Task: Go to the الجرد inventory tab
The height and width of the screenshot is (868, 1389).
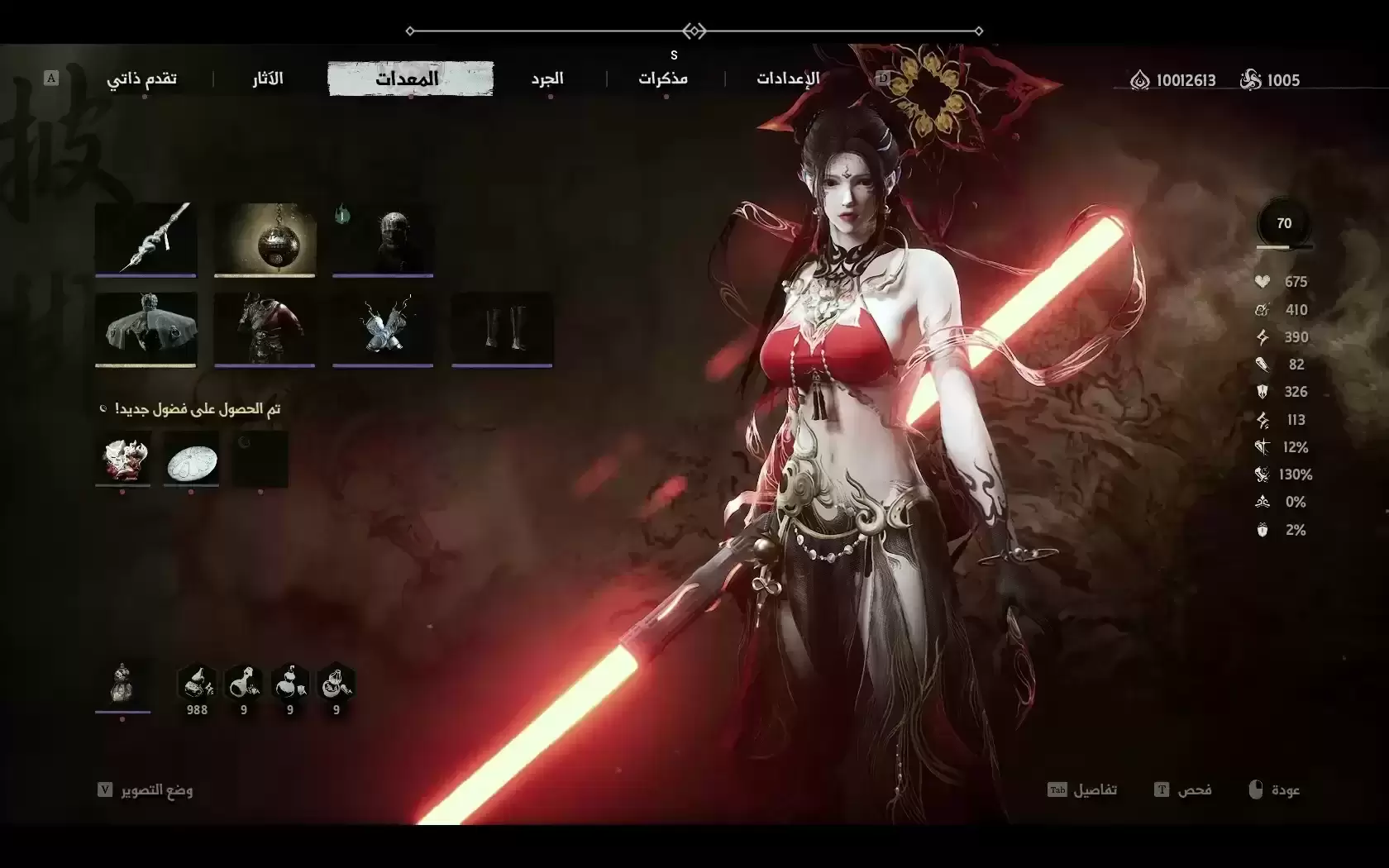Action: click(547, 79)
